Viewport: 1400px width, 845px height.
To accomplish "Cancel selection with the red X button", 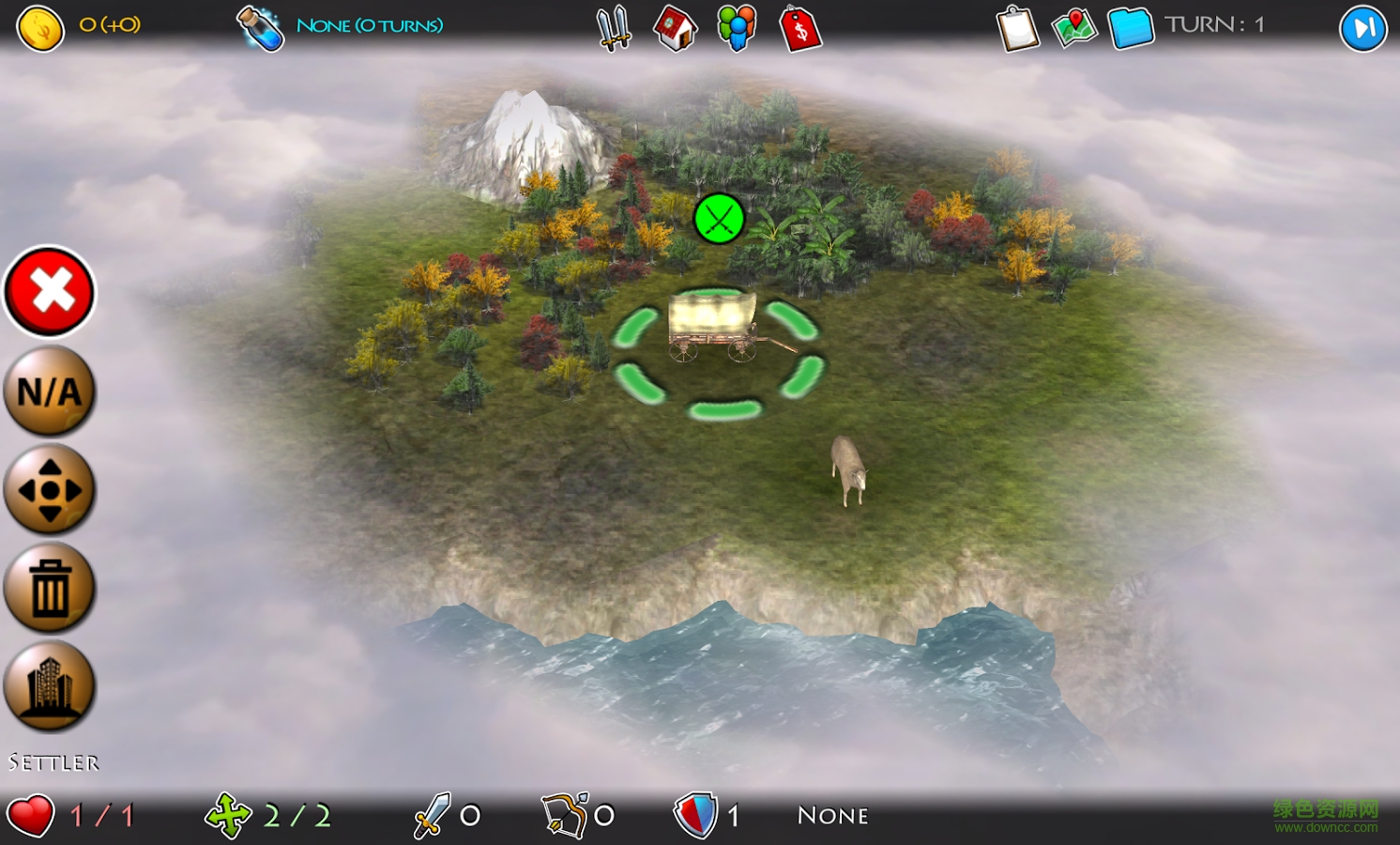I will (49, 291).
